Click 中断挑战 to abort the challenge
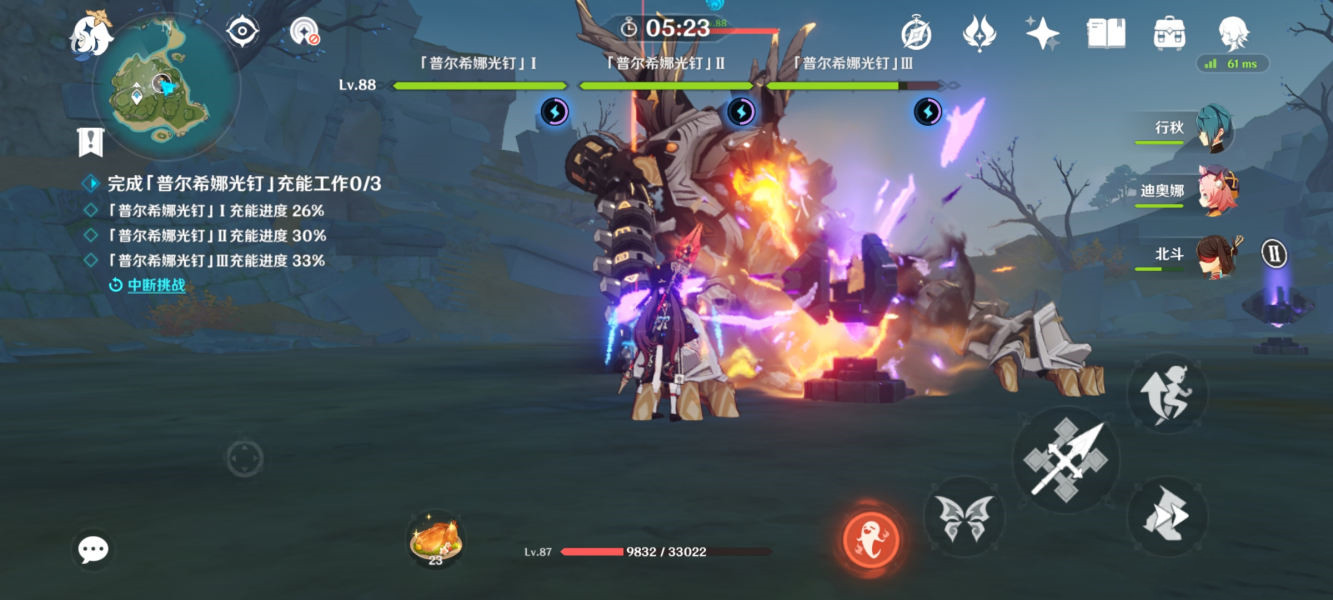 (155, 286)
